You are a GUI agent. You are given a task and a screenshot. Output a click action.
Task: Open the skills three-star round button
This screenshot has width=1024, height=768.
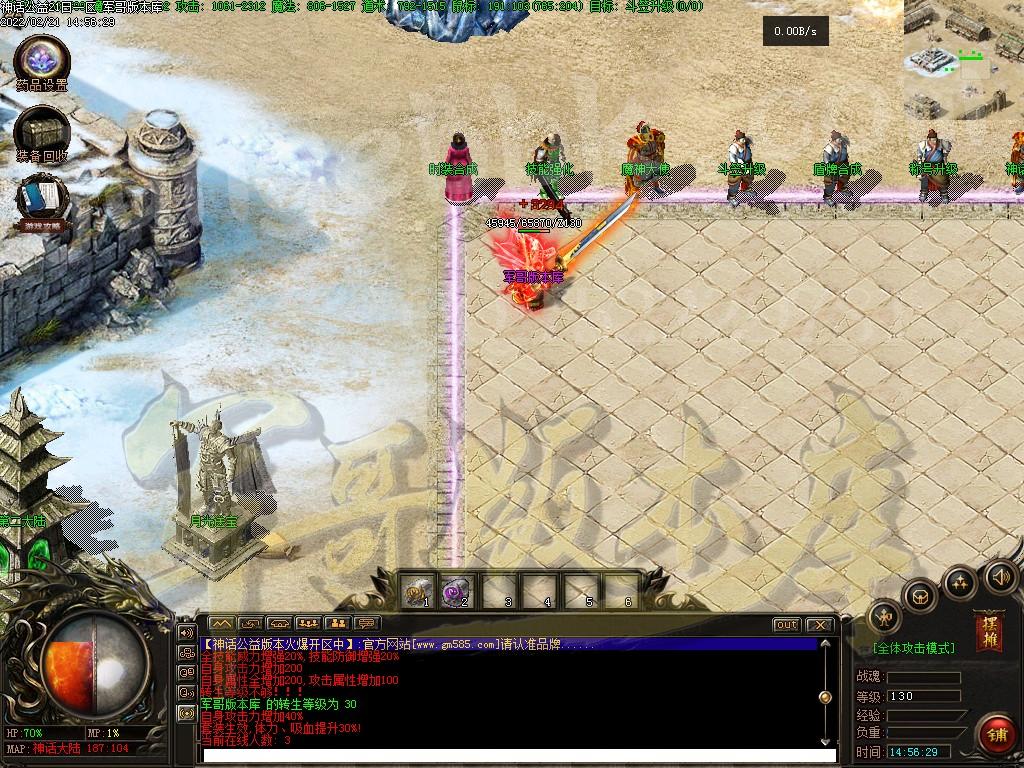(960, 582)
